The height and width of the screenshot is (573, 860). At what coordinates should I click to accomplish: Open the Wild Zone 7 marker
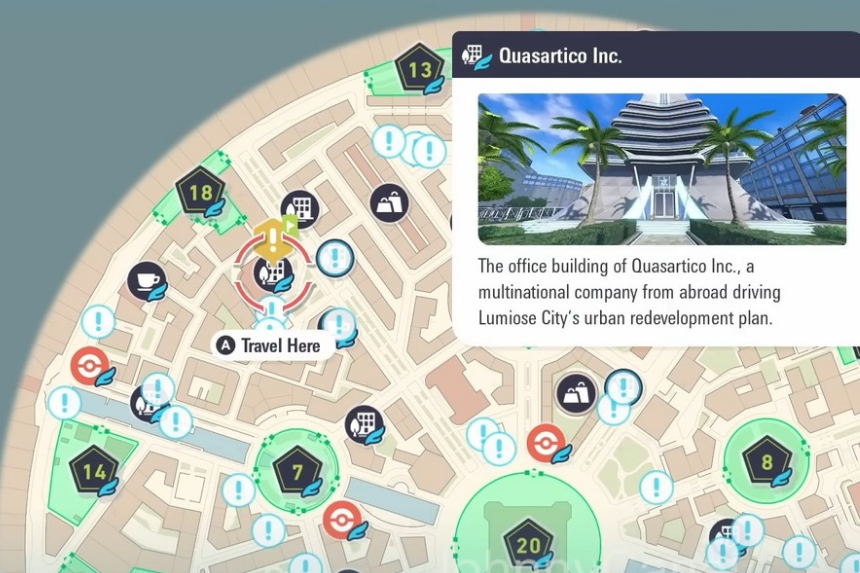(x=297, y=471)
